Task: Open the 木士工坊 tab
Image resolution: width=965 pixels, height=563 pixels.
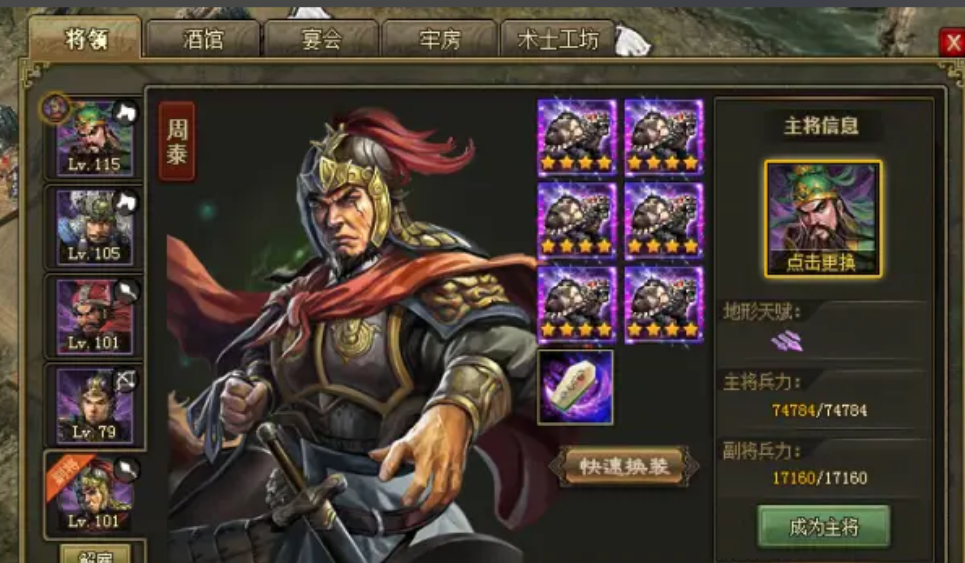Action: [x=558, y=40]
